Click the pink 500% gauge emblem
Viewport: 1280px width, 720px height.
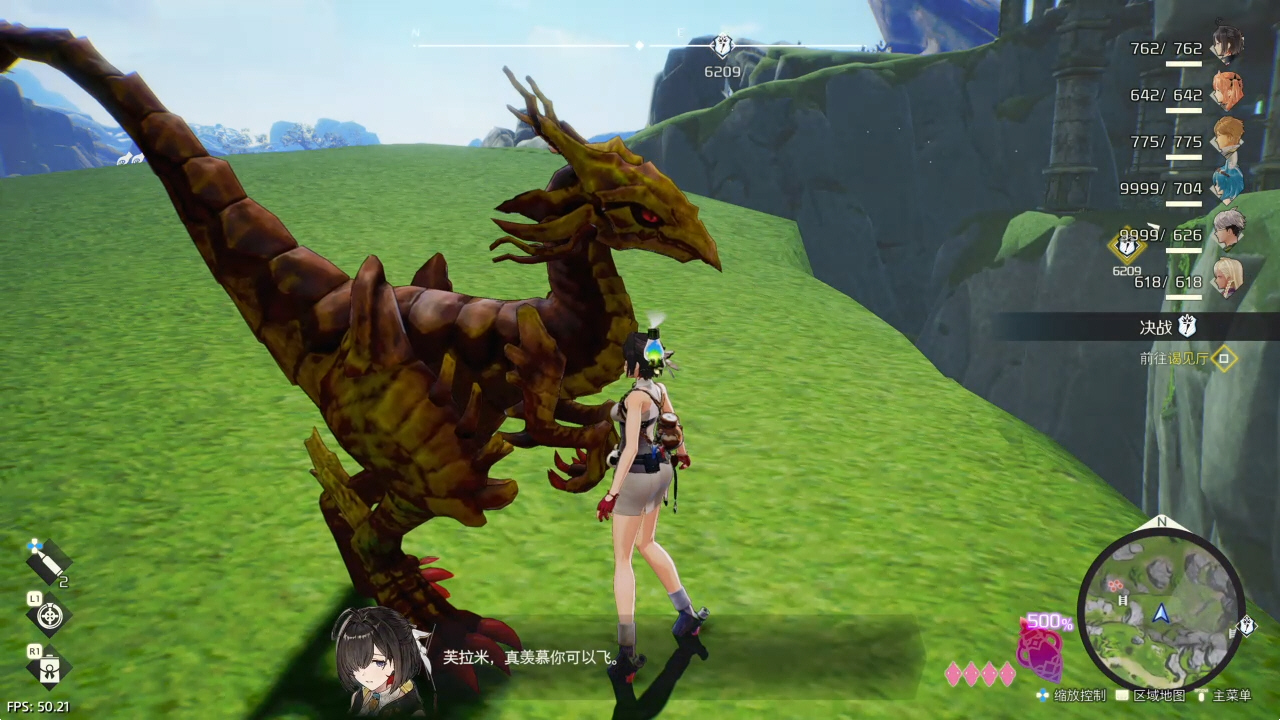coord(1040,650)
